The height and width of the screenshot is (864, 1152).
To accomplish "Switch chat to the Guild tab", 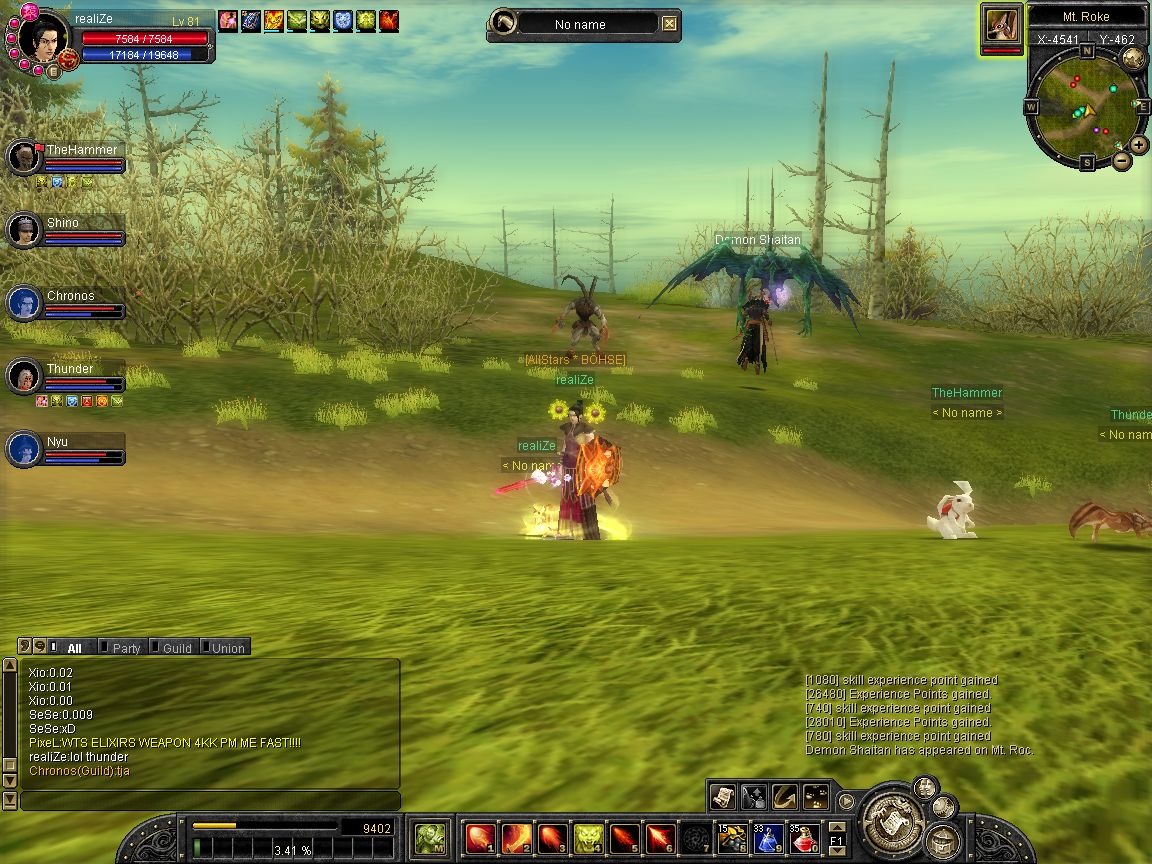I will tap(175, 648).
